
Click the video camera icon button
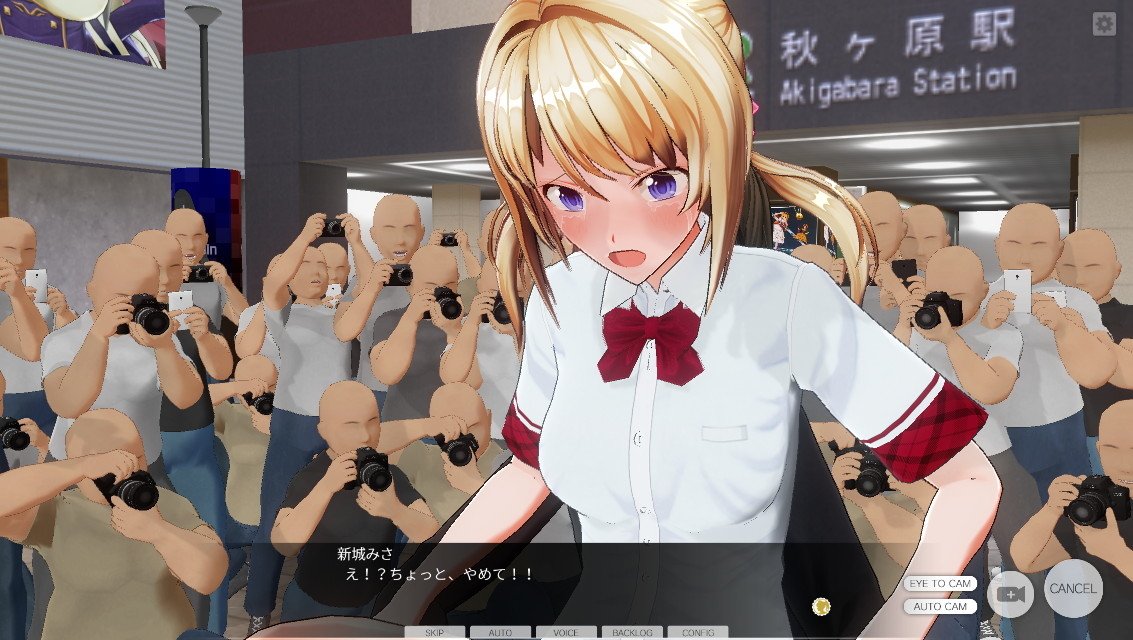[1010, 593]
